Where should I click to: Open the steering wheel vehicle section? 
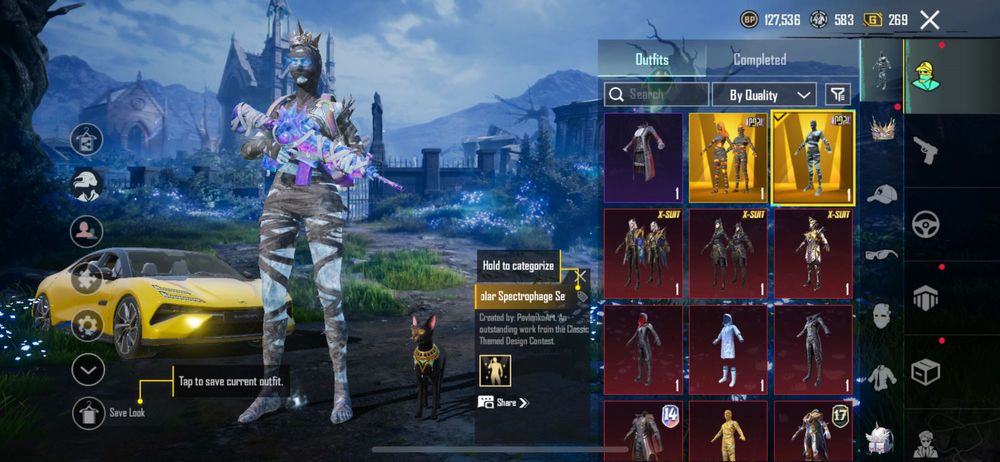[x=926, y=223]
